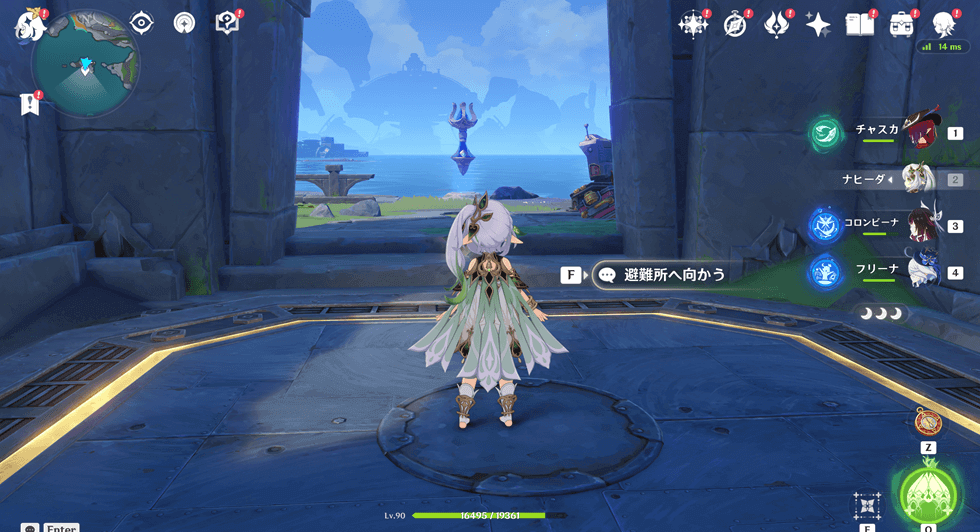
Task: Open the quest bookmark with exclamation mark
Action: [29, 104]
